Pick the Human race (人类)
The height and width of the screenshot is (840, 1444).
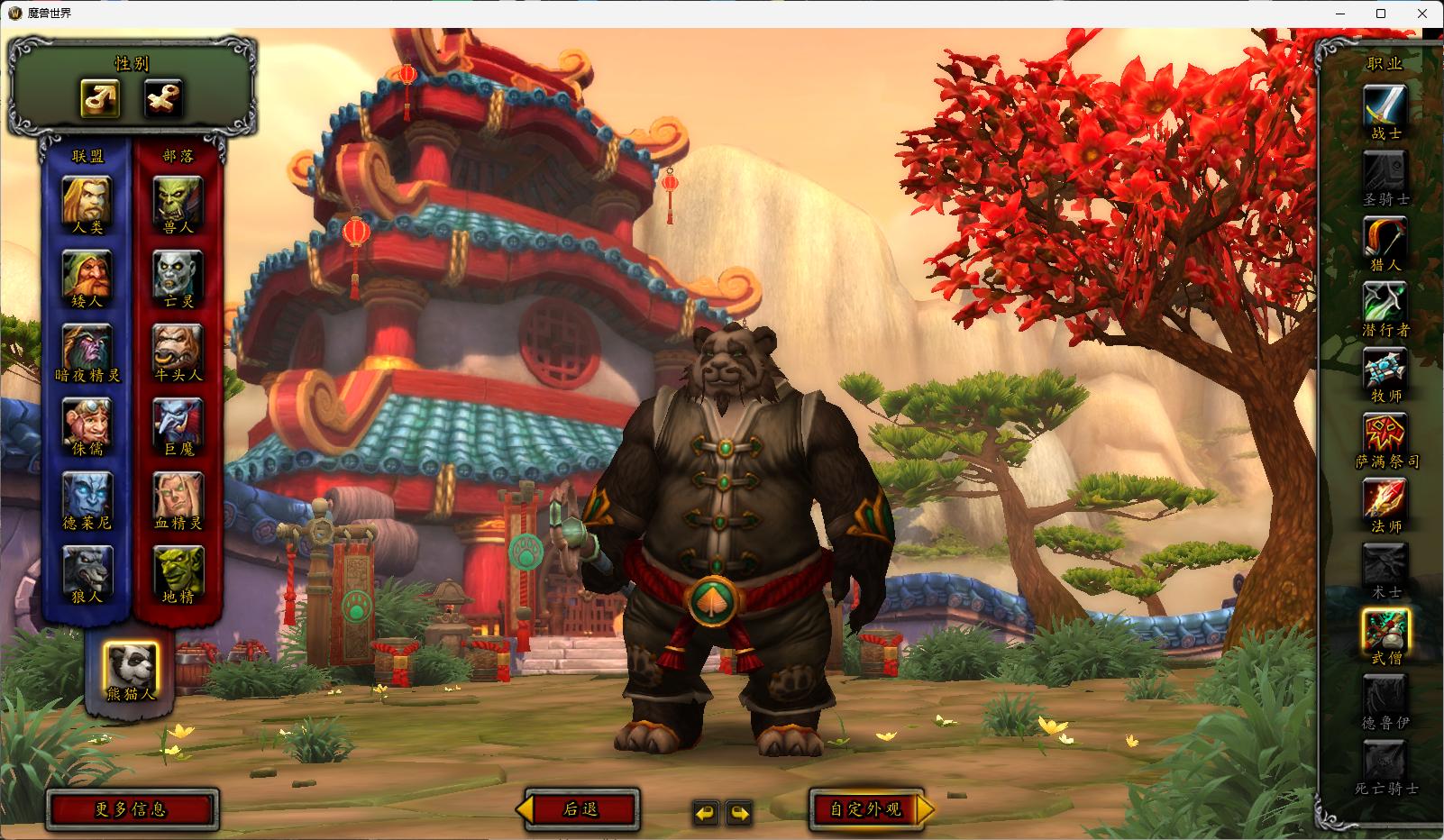tap(87, 200)
